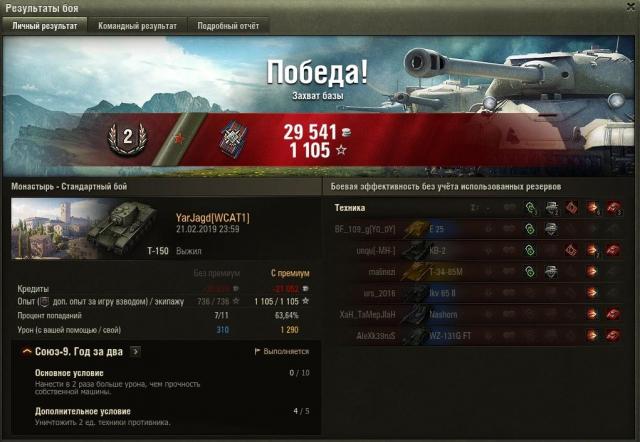640x442 pixels.
Task: Sort by the Техника column header
Action: [x=350, y=208]
